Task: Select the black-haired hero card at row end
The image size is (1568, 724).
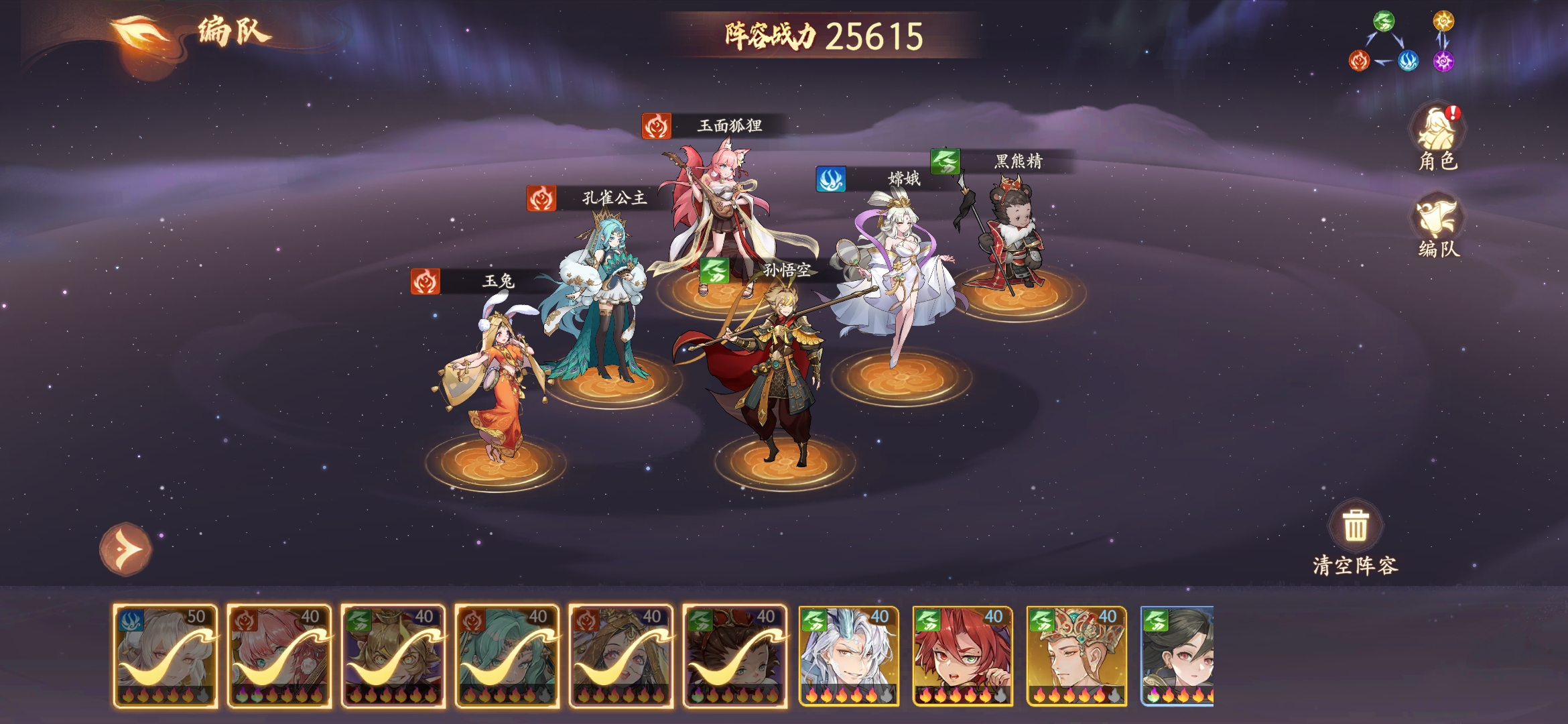Action: (x=1177, y=656)
